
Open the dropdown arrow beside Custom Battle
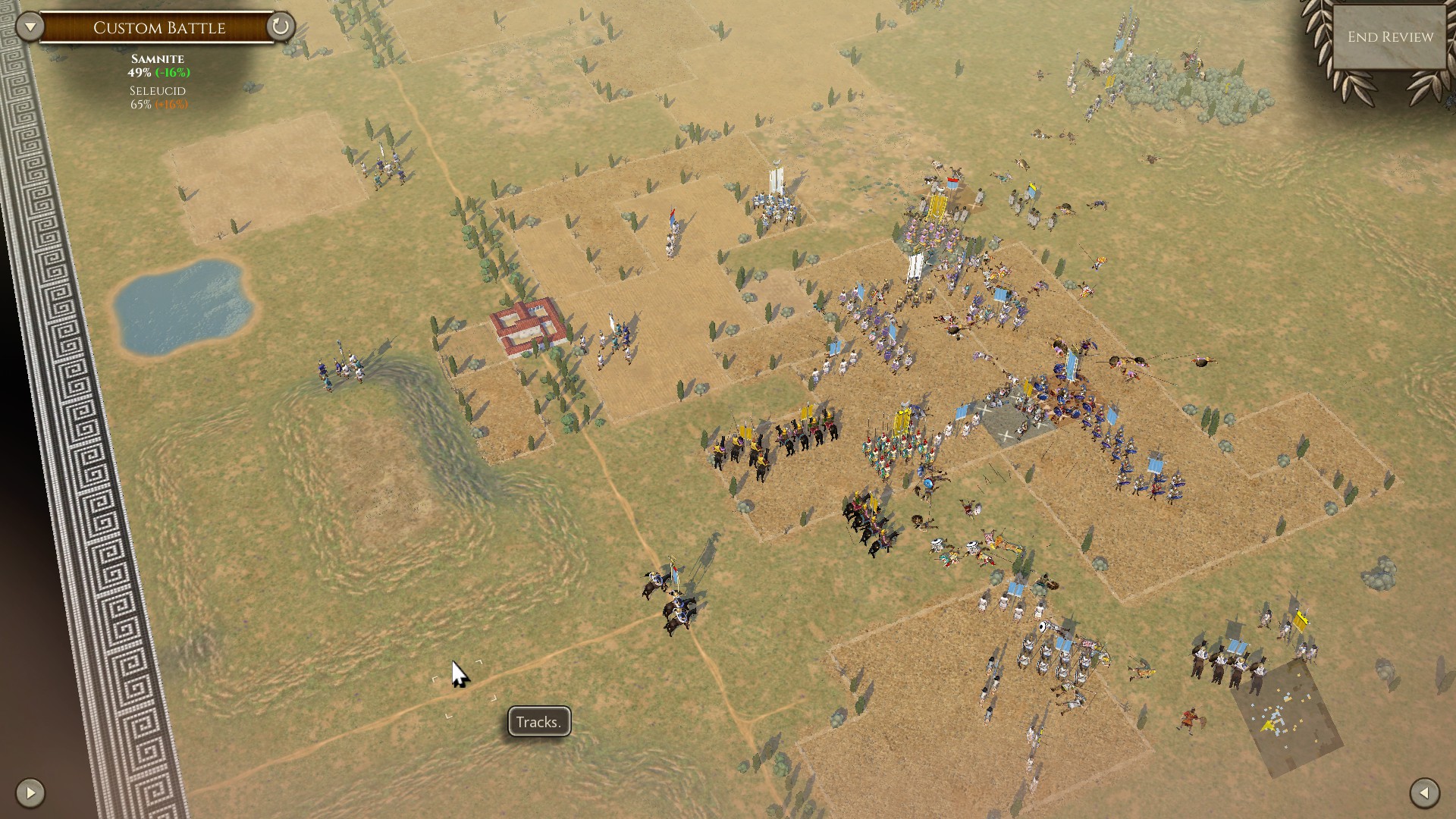30,27
